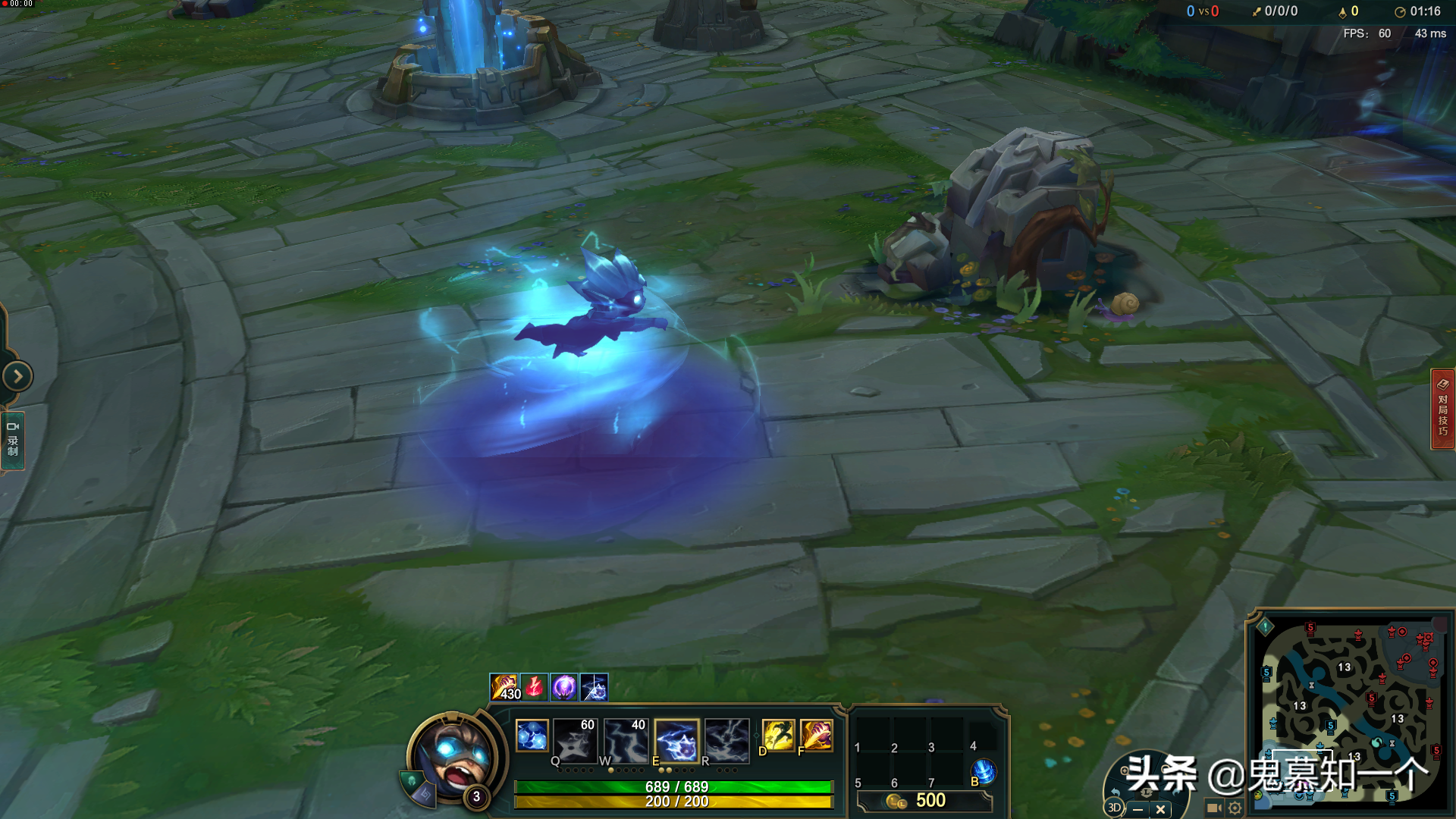The width and height of the screenshot is (1456, 819).
Task: Open settings via the gear beside minimap
Action: [x=1235, y=808]
